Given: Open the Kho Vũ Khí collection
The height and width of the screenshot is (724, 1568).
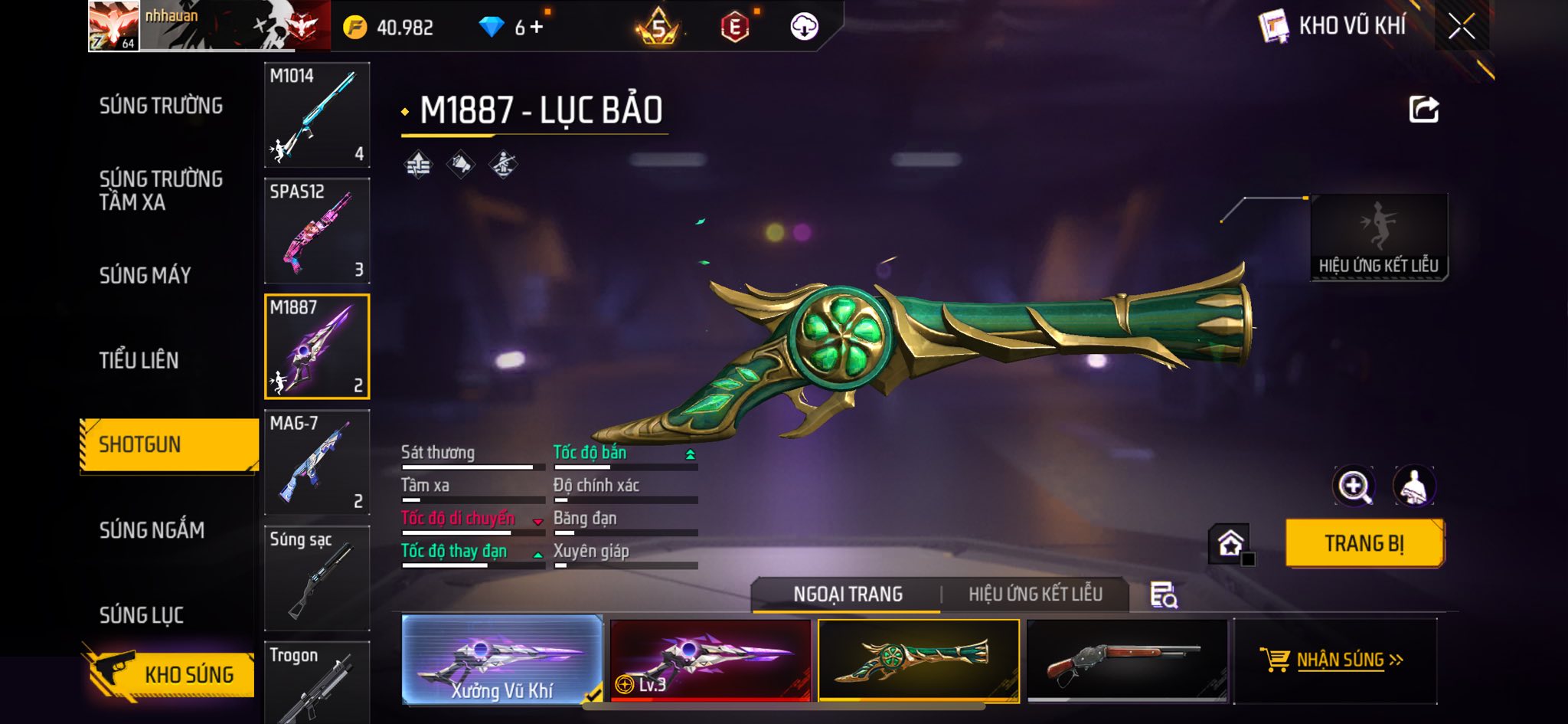Looking at the screenshot, I should pos(1333,27).
